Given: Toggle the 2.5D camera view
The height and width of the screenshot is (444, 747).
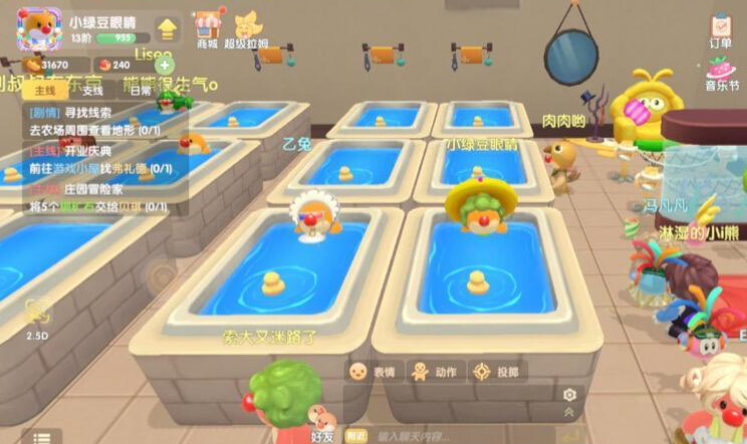Looking at the screenshot, I should pyautogui.click(x=37, y=316).
